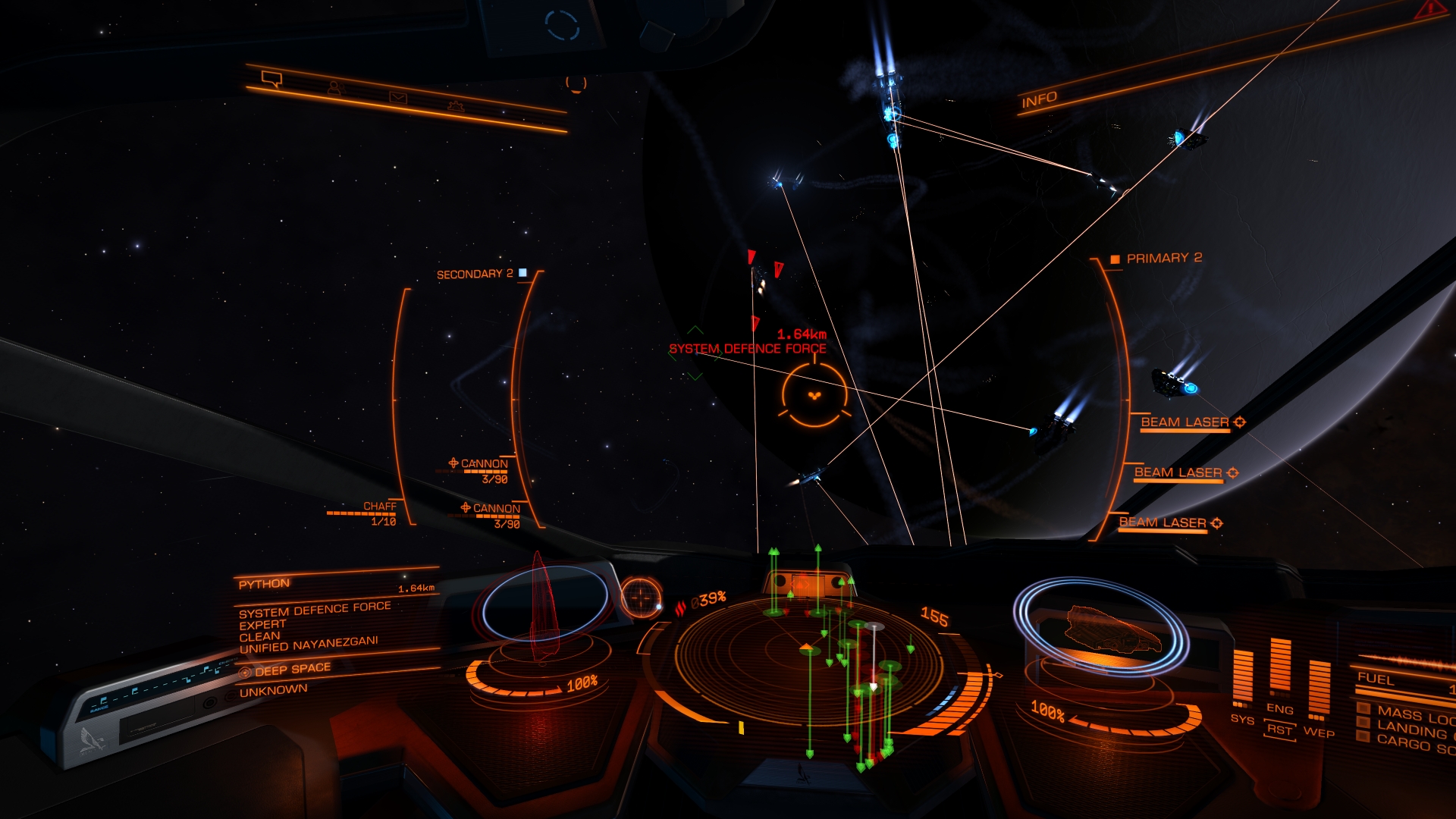The width and height of the screenshot is (1456, 819).
Task: Select your own ship's orange hologram
Action: coord(1111,629)
